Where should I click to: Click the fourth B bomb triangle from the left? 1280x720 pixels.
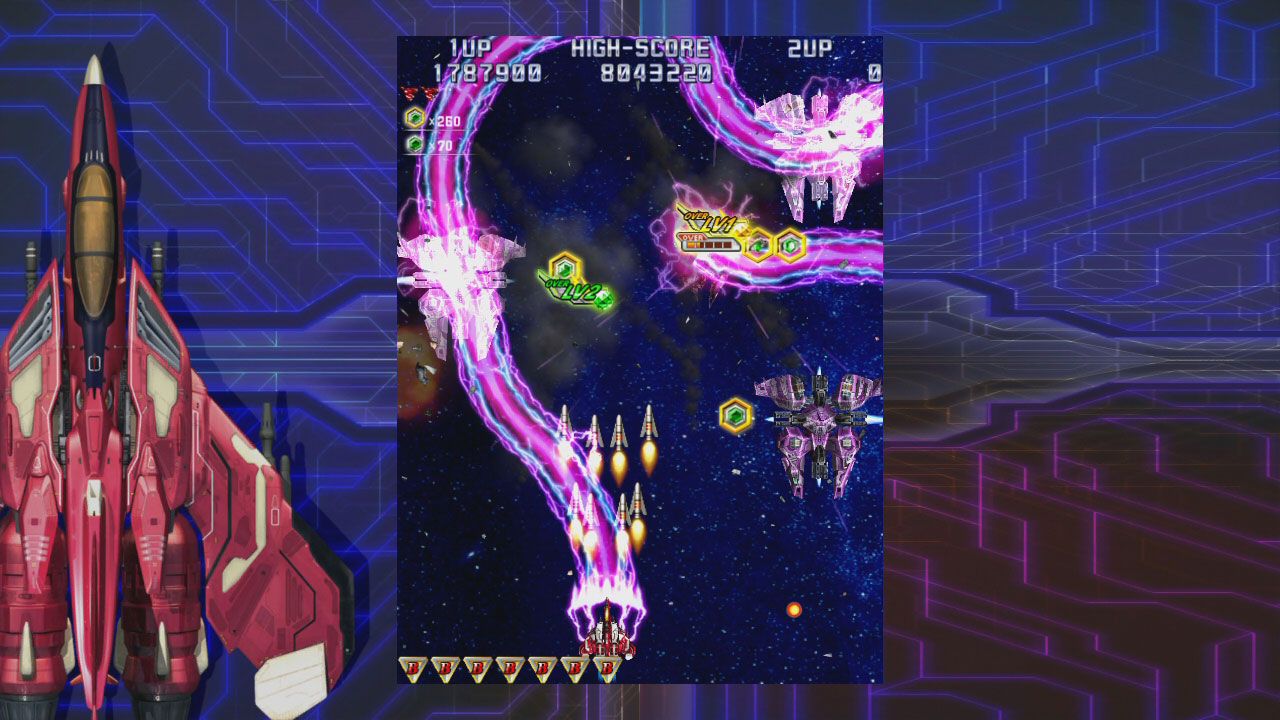[509, 668]
